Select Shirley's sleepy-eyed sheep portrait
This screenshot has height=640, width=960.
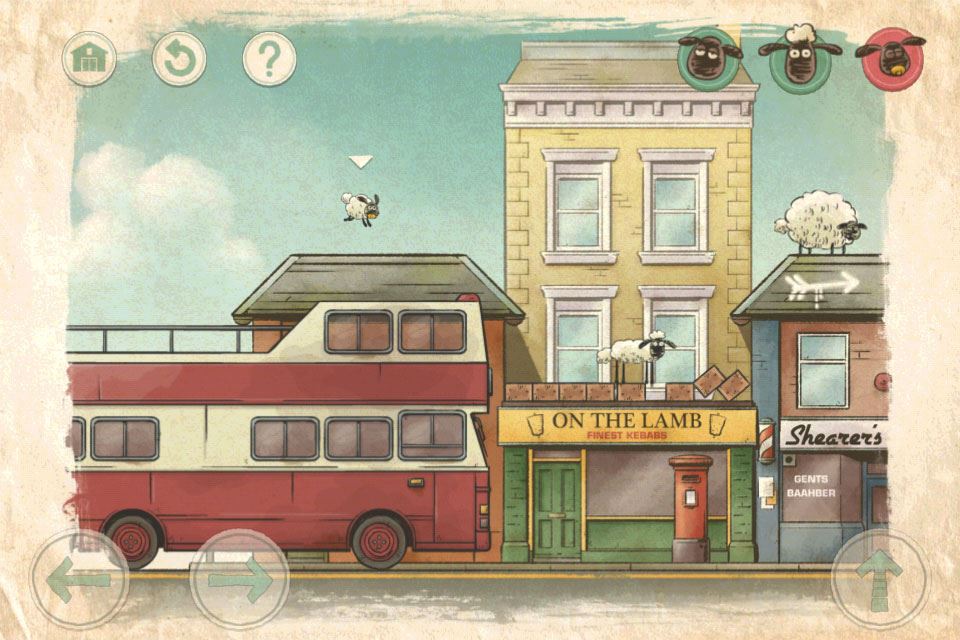point(710,58)
